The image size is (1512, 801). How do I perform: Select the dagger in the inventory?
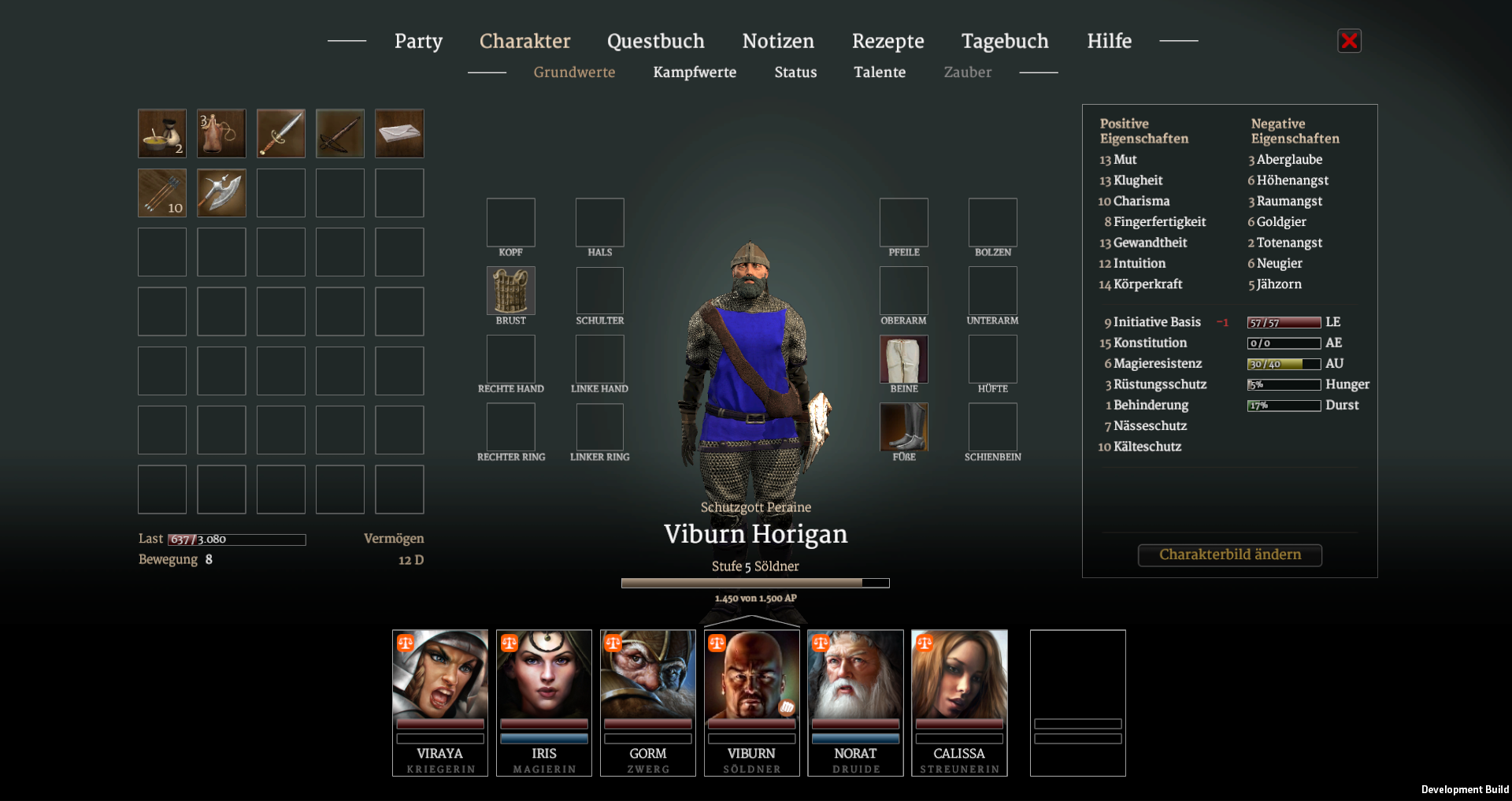pyautogui.click(x=281, y=133)
